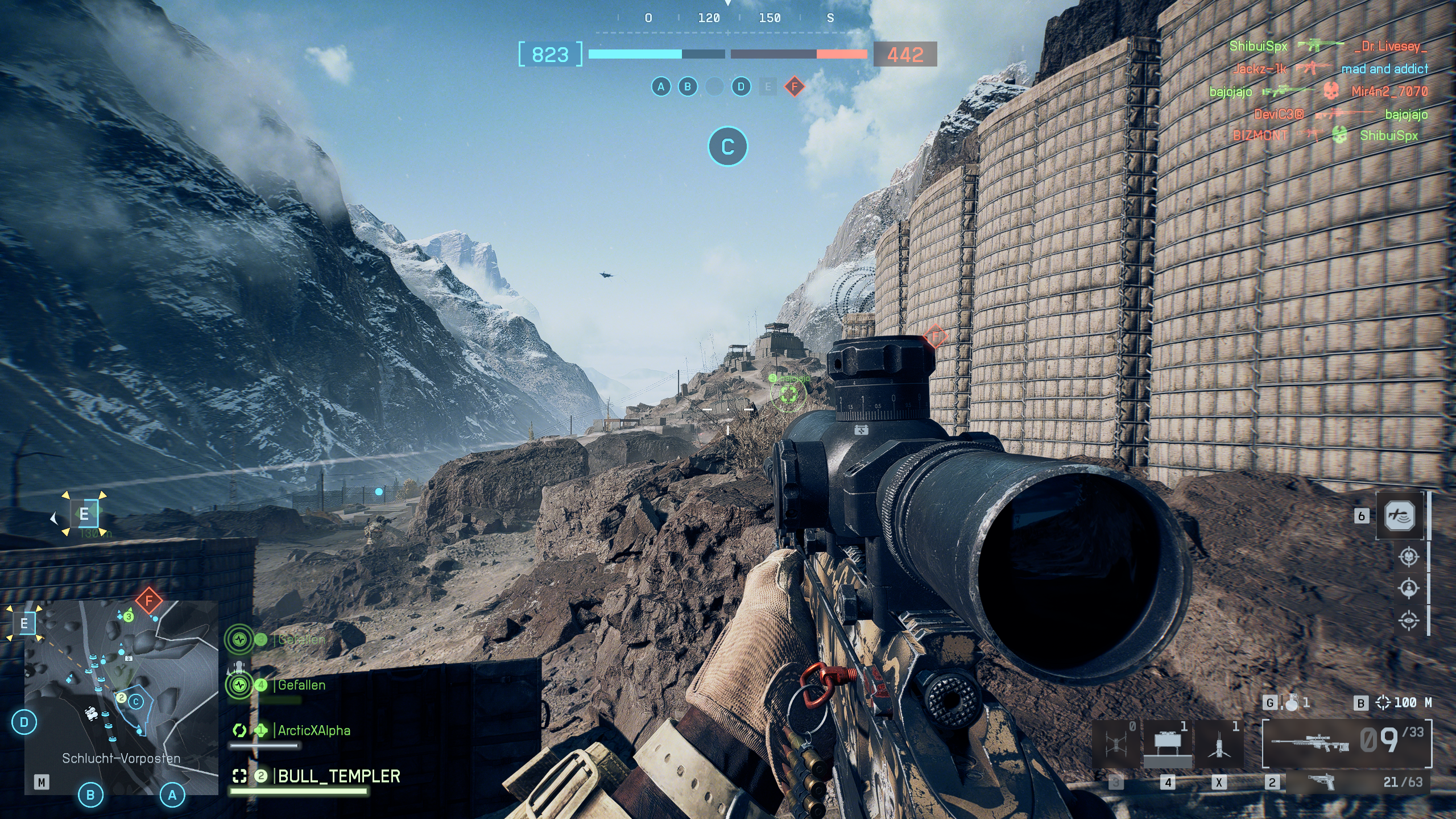The width and height of the screenshot is (1456, 819).
Task: Click the red F diamond in top objective row
Action: click(x=794, y=87)
